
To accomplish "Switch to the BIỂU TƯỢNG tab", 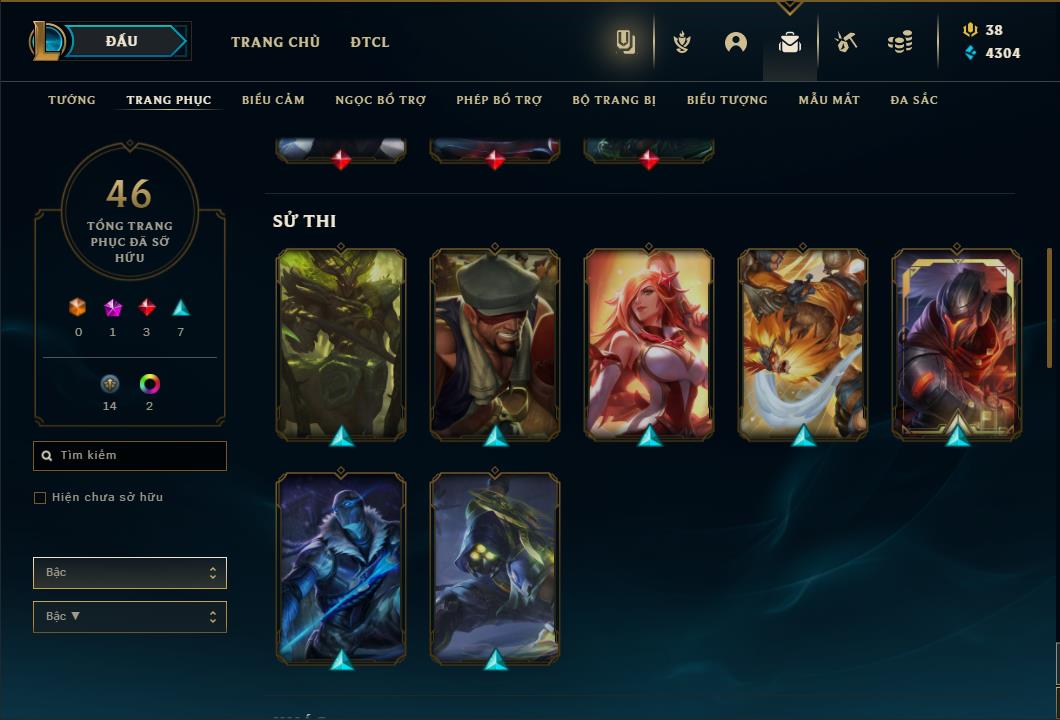I will click(727, 100).
